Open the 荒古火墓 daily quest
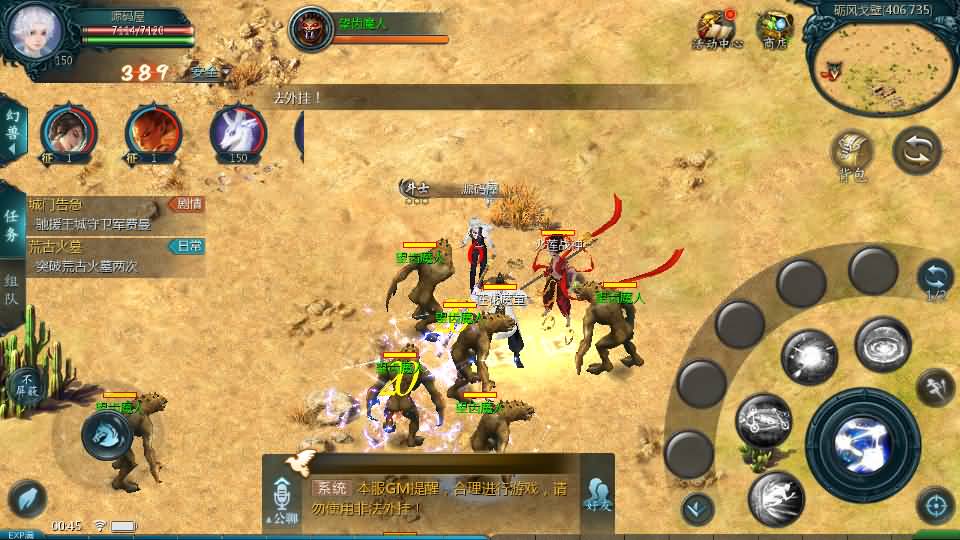The image size is (960, 540). point(115,255)
